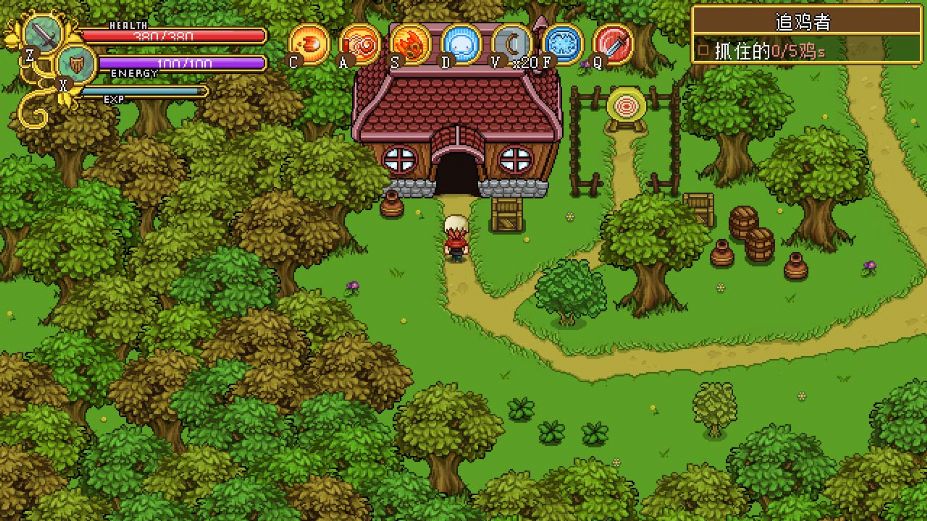Use the crescent moon item slot

(511, 44)
